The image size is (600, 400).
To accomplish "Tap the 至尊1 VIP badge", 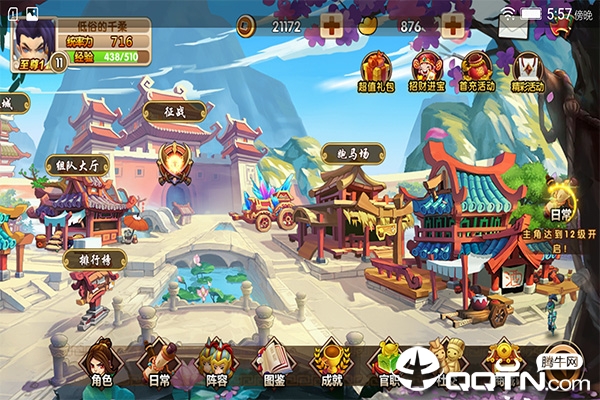I will (x=34, y=62).
